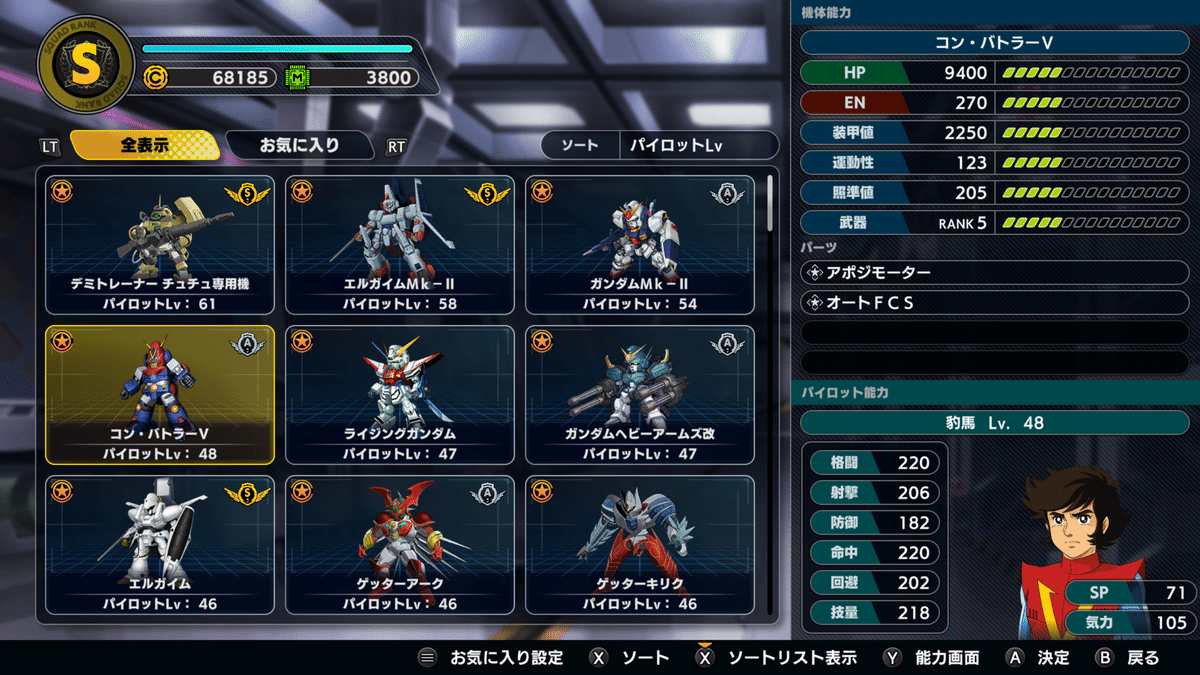Pick the エルガイム unit card

160,545
